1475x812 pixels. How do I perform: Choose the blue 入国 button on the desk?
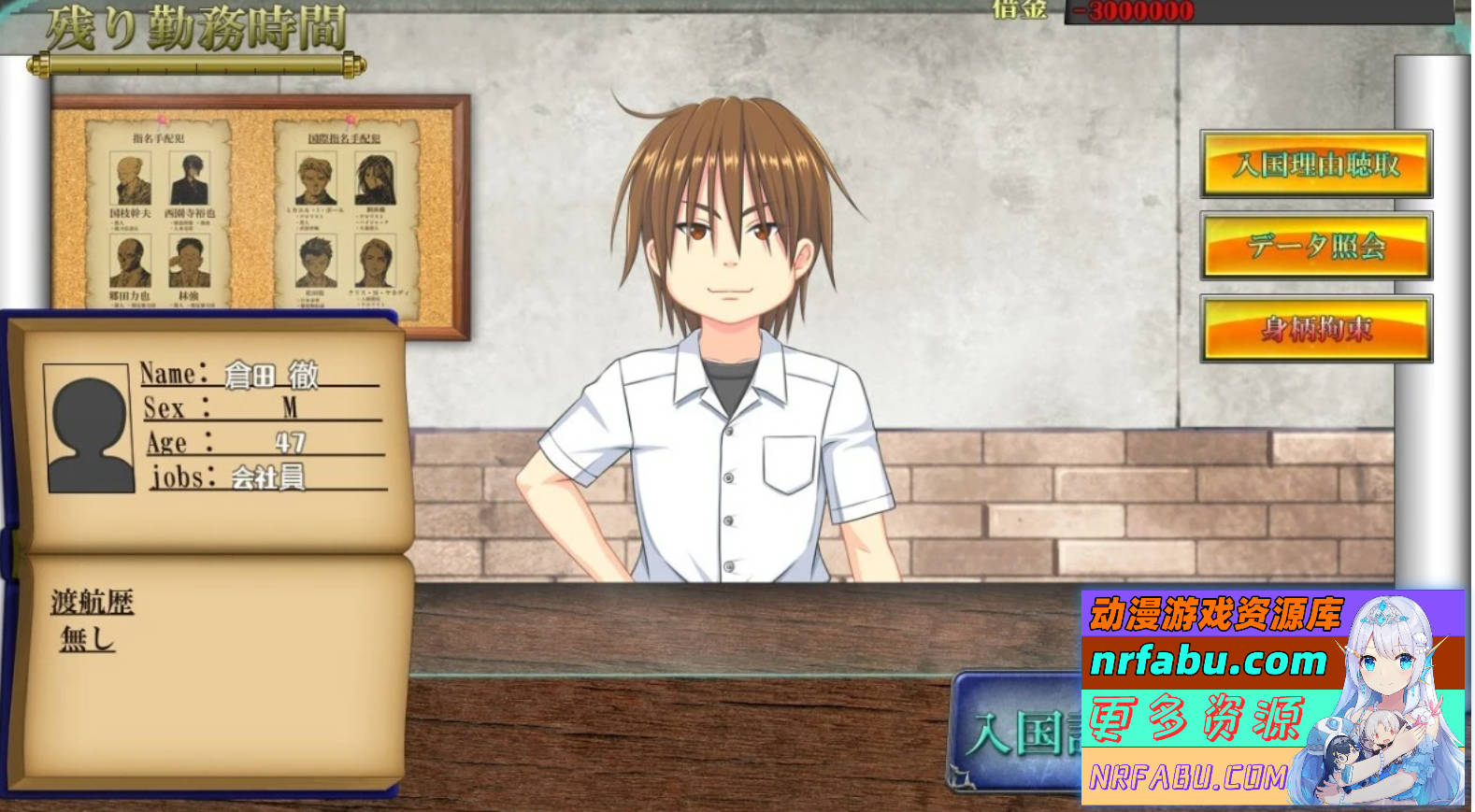(x=1019, y=733)
